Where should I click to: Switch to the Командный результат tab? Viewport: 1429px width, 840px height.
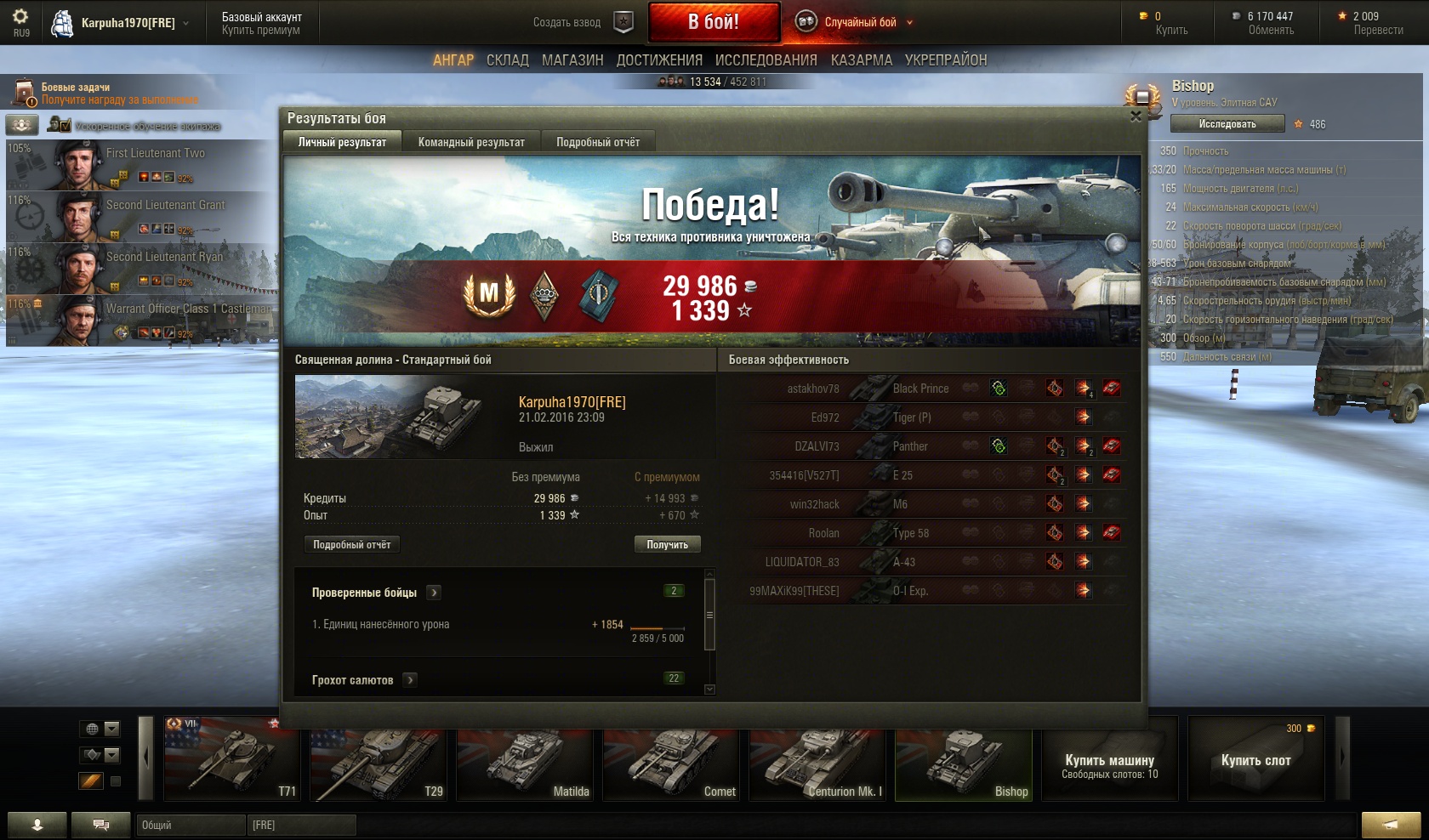(x=471, y=142)
